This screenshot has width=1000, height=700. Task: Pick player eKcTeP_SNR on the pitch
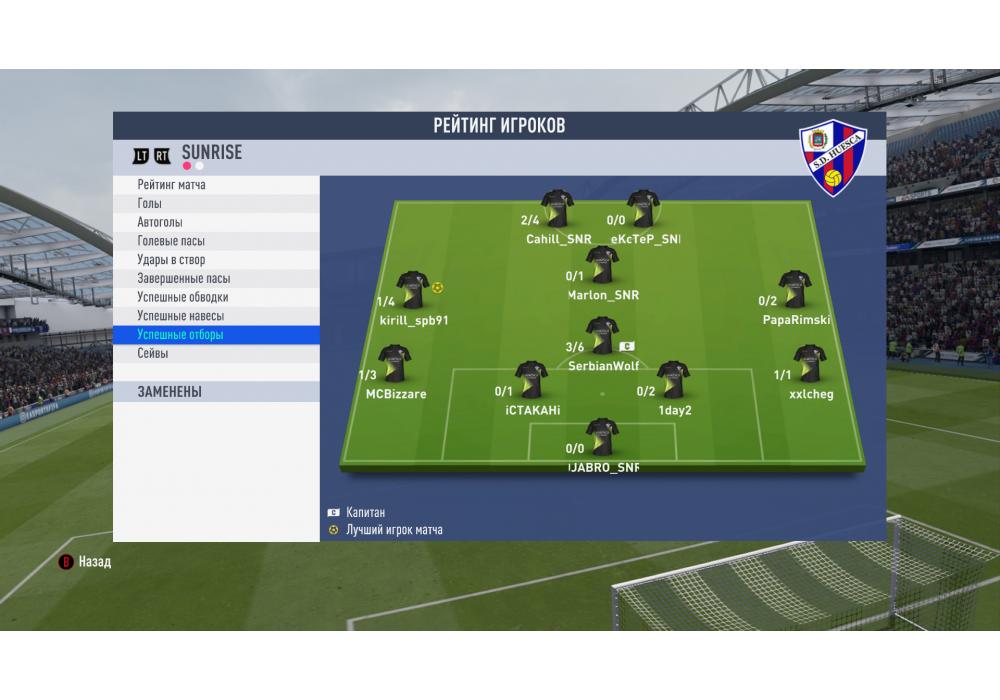tap(643, 210)
